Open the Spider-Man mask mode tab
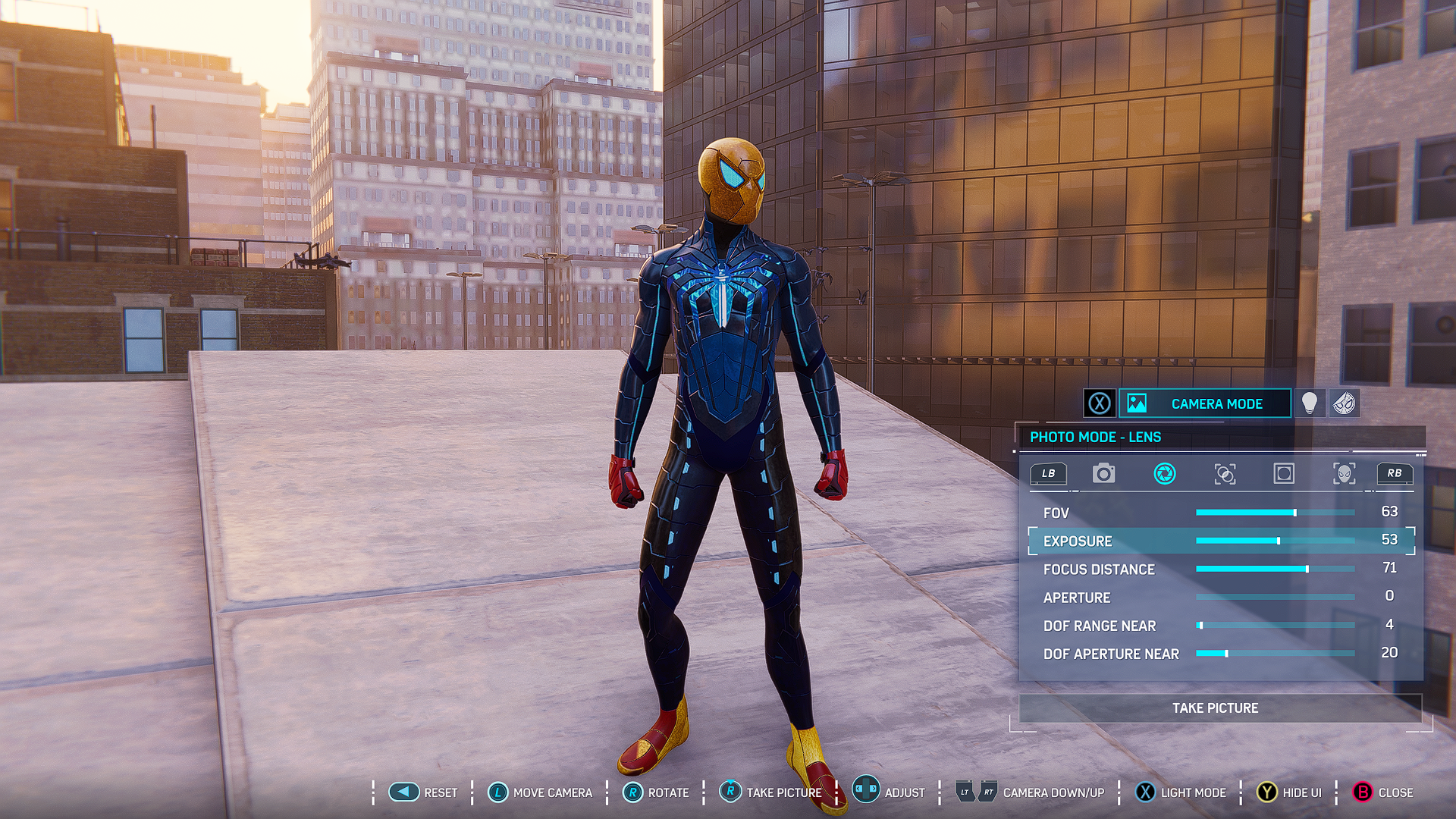Screen dimensions: 1456x819 [1344, 403]
